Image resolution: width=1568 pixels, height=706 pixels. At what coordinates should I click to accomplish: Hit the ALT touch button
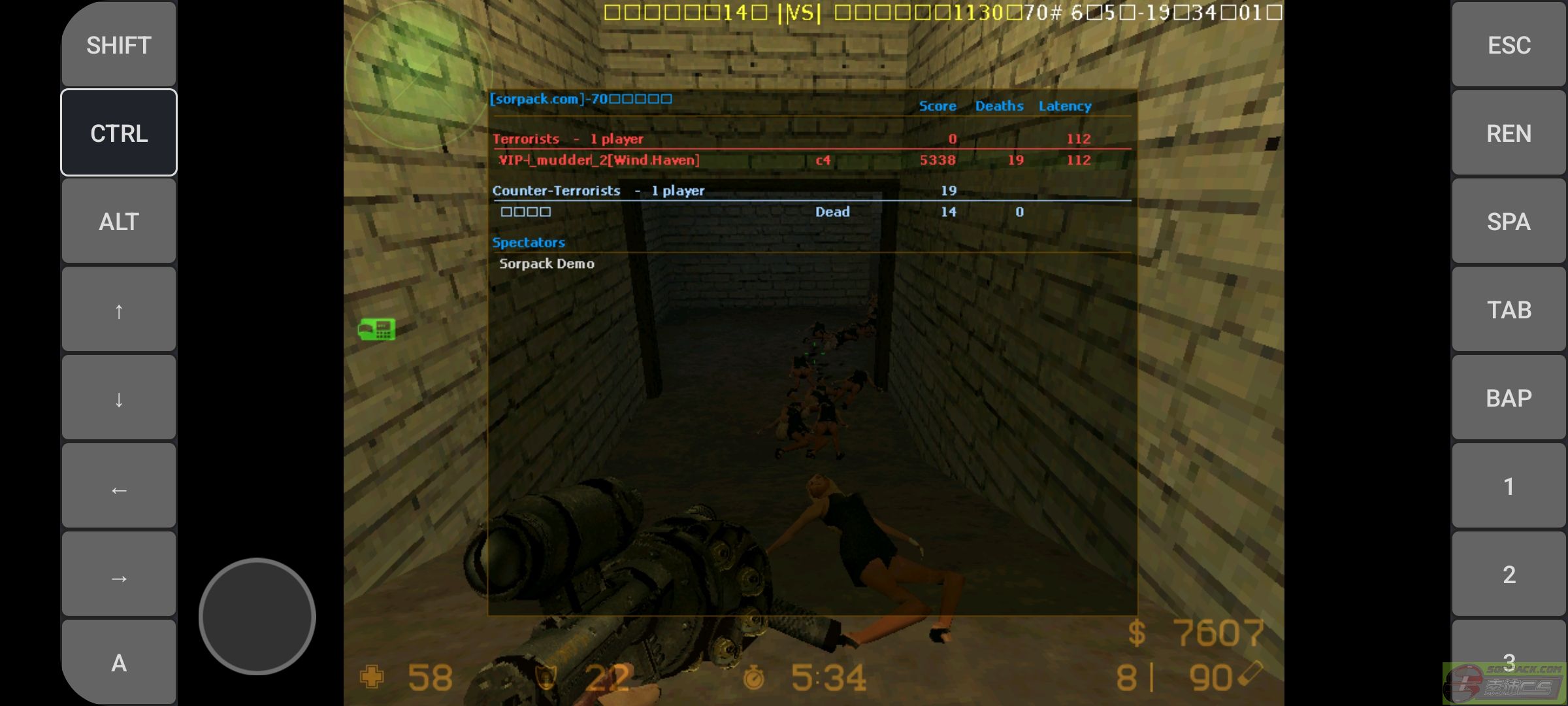119,221
